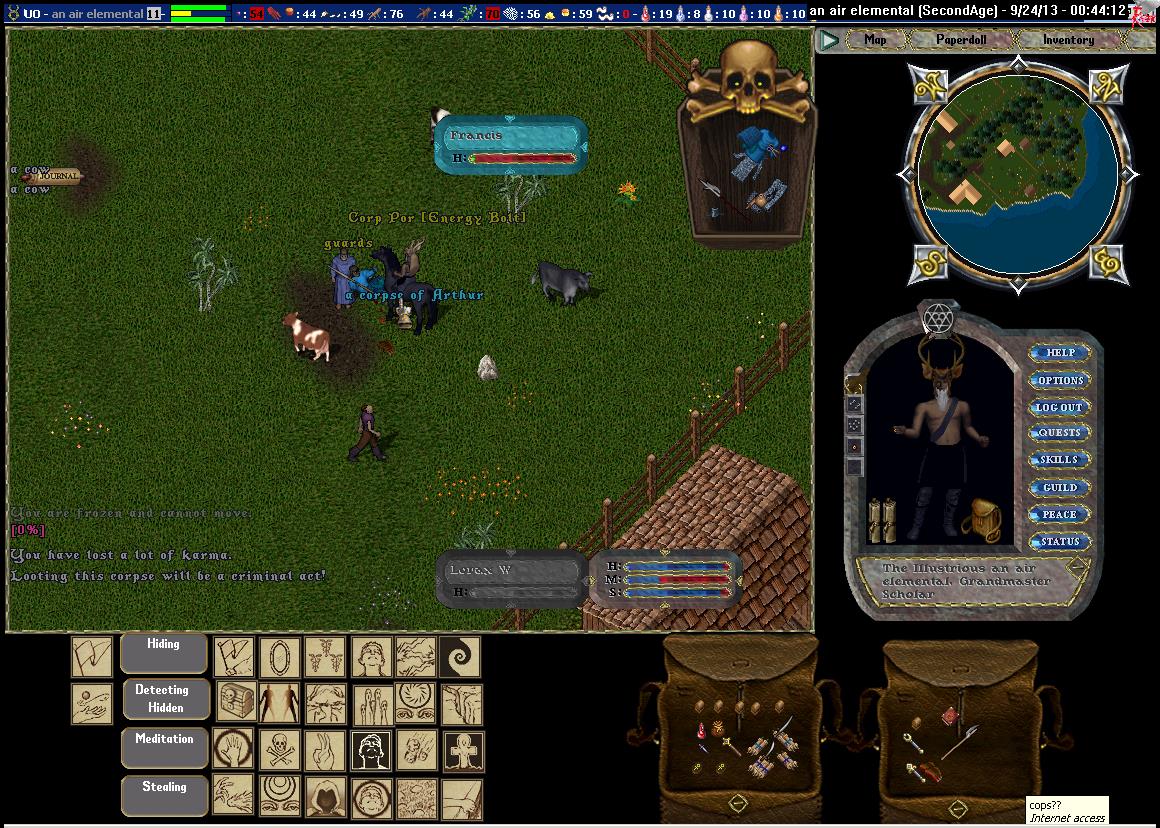The width and height of the screenshot is (1160, 828).
Task: Click the circular radar minimap
Action: coord(1016,174)
